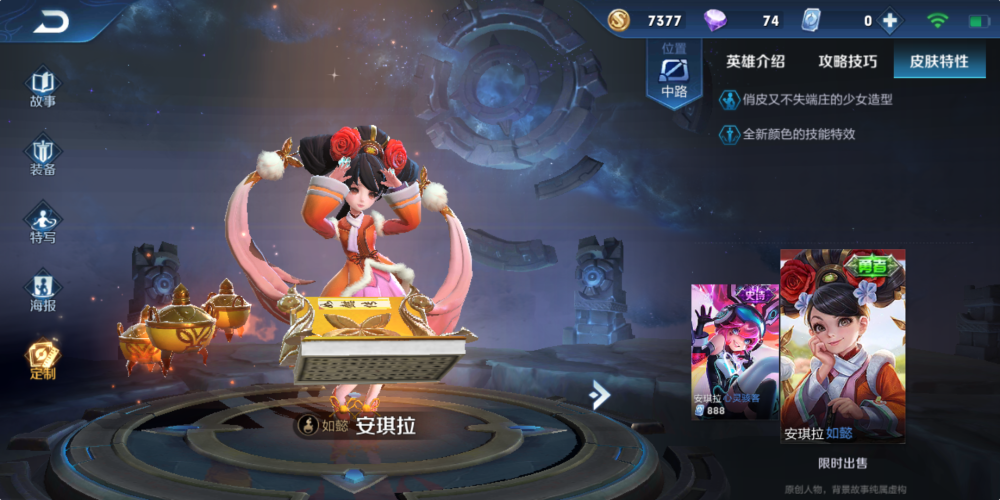Open the 装备 equipment section
Screen dimensions: 1000x500
(x=43, y=156)
